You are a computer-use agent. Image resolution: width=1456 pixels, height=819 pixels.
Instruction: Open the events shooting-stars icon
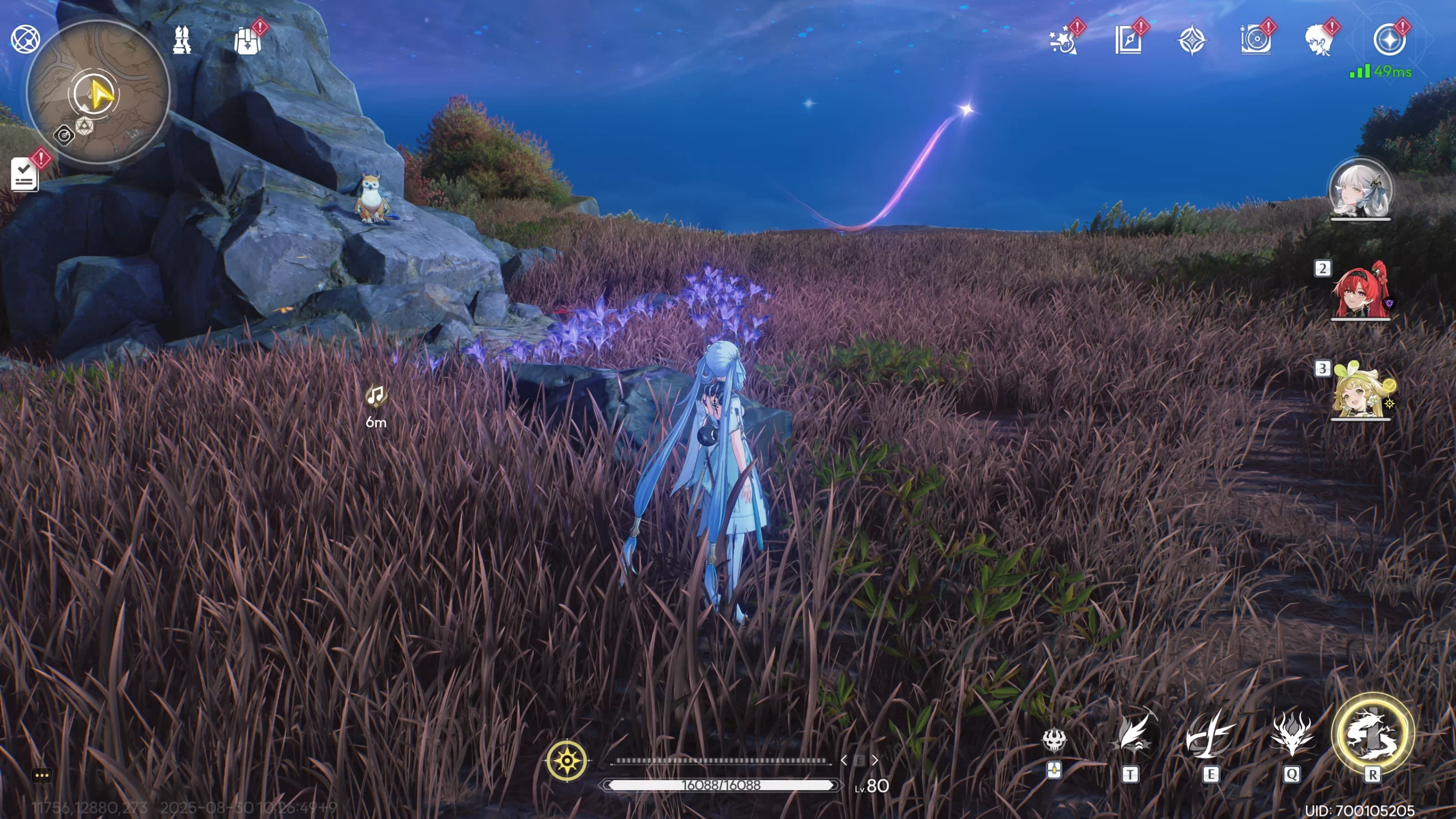coord(1062,41)
